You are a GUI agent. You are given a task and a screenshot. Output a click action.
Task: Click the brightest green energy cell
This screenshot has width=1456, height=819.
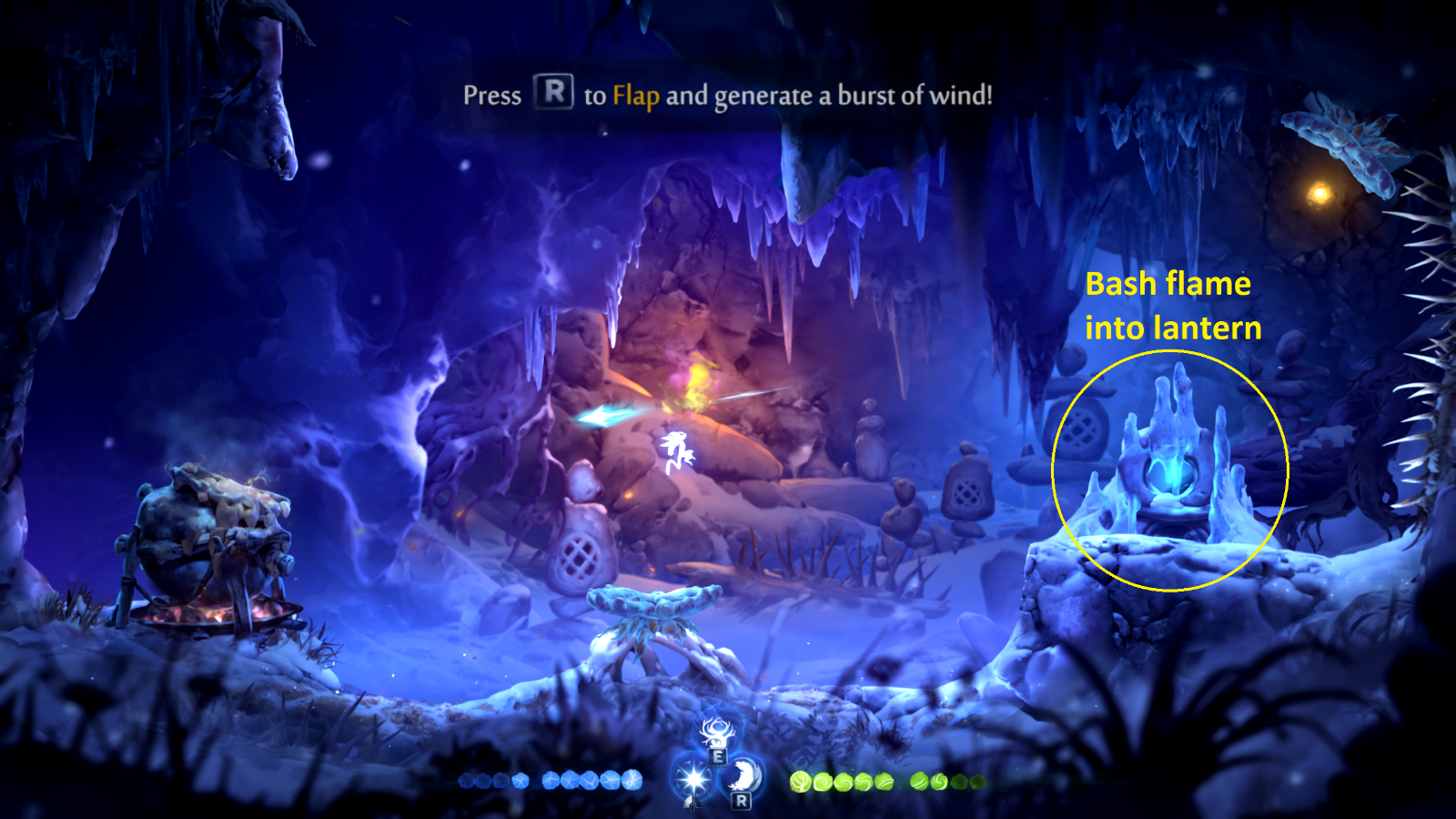pos(800,781)
